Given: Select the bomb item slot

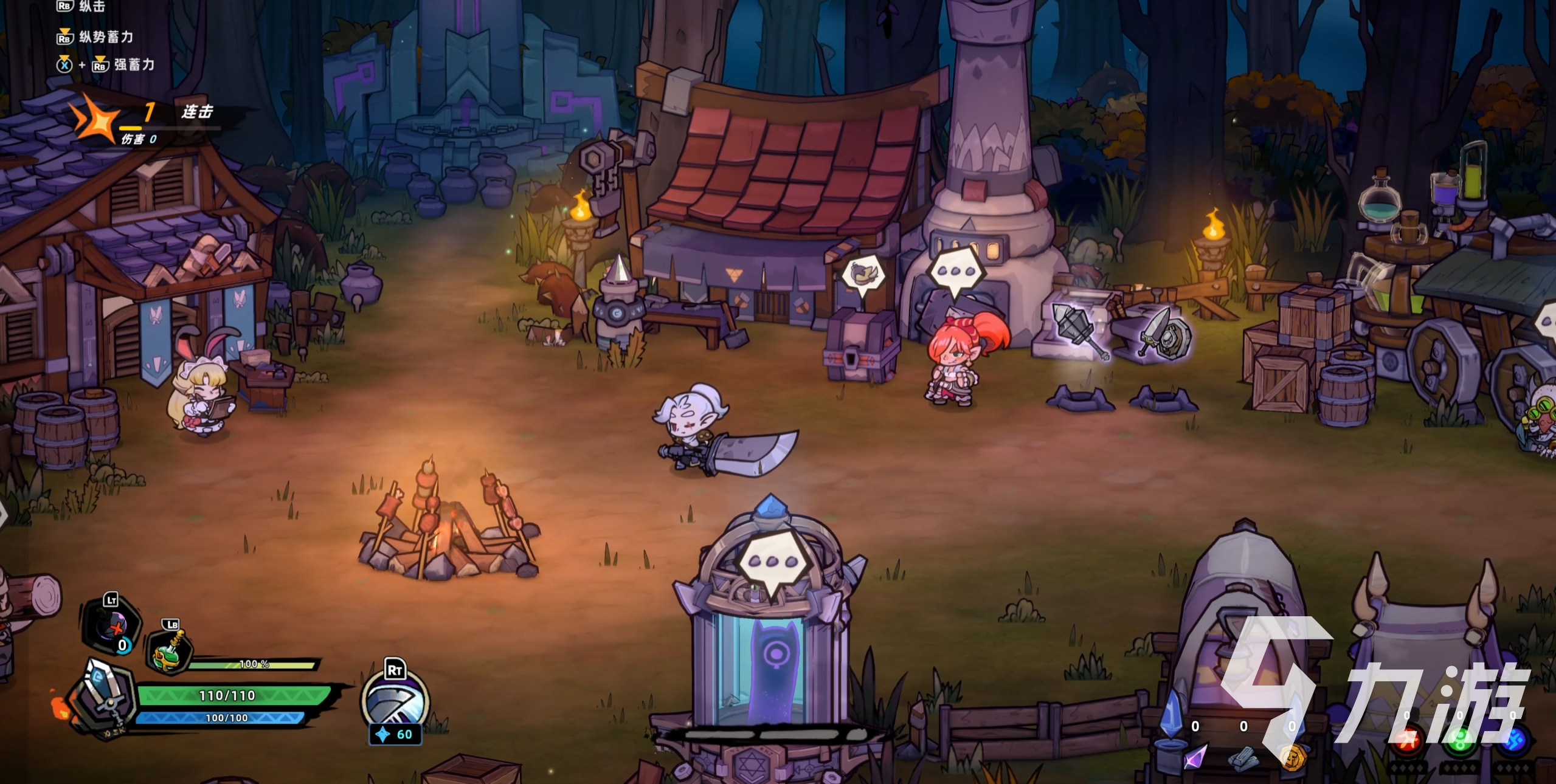Looking at the screenshot, I should (x=112, y=627).
